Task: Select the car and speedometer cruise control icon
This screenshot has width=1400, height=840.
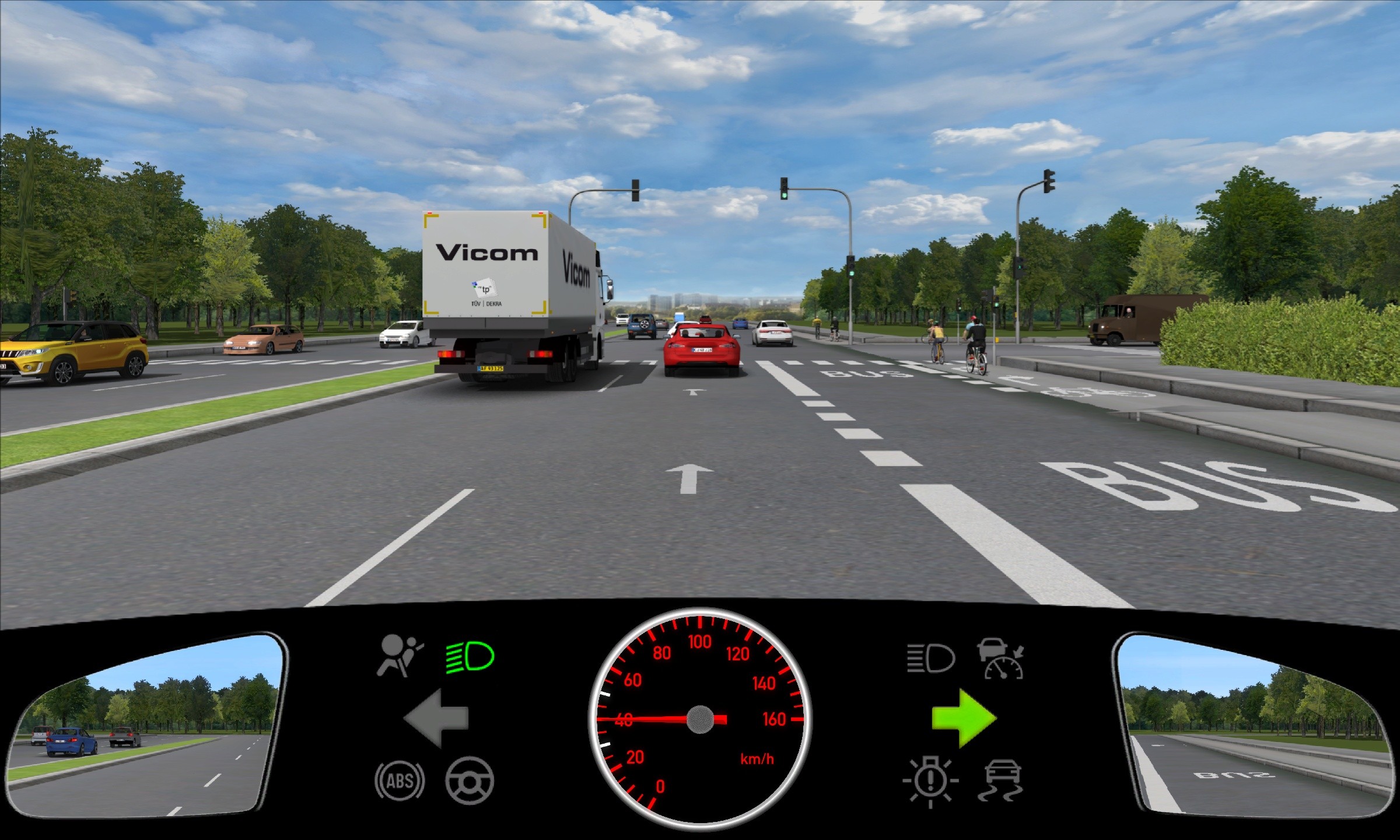Action: 1002,659
